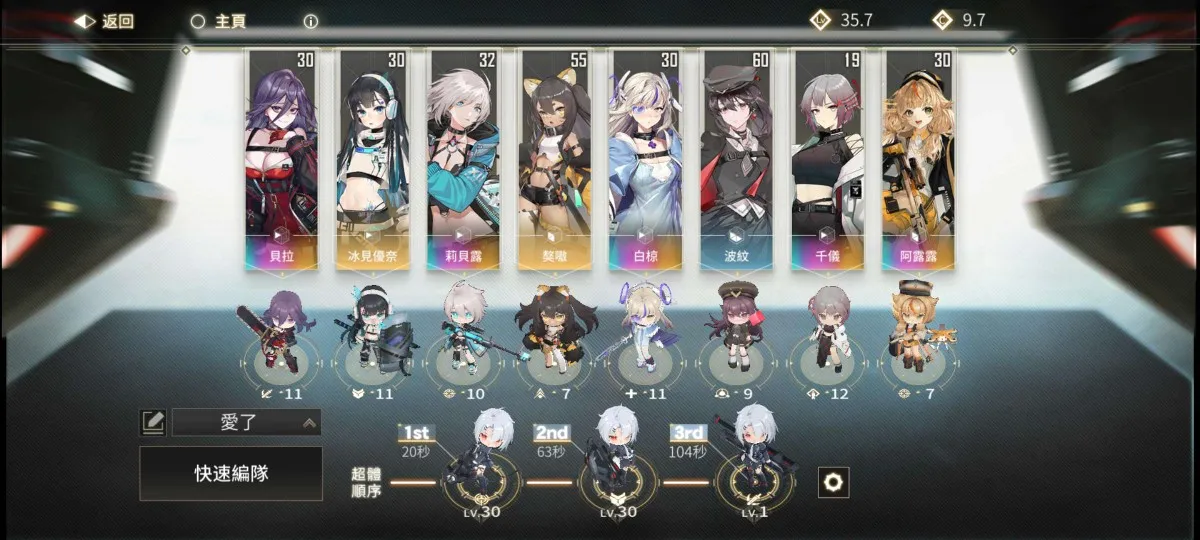Pick the 千儀 character card
The width and height of the screenshot is (1200, 540).
827,160
